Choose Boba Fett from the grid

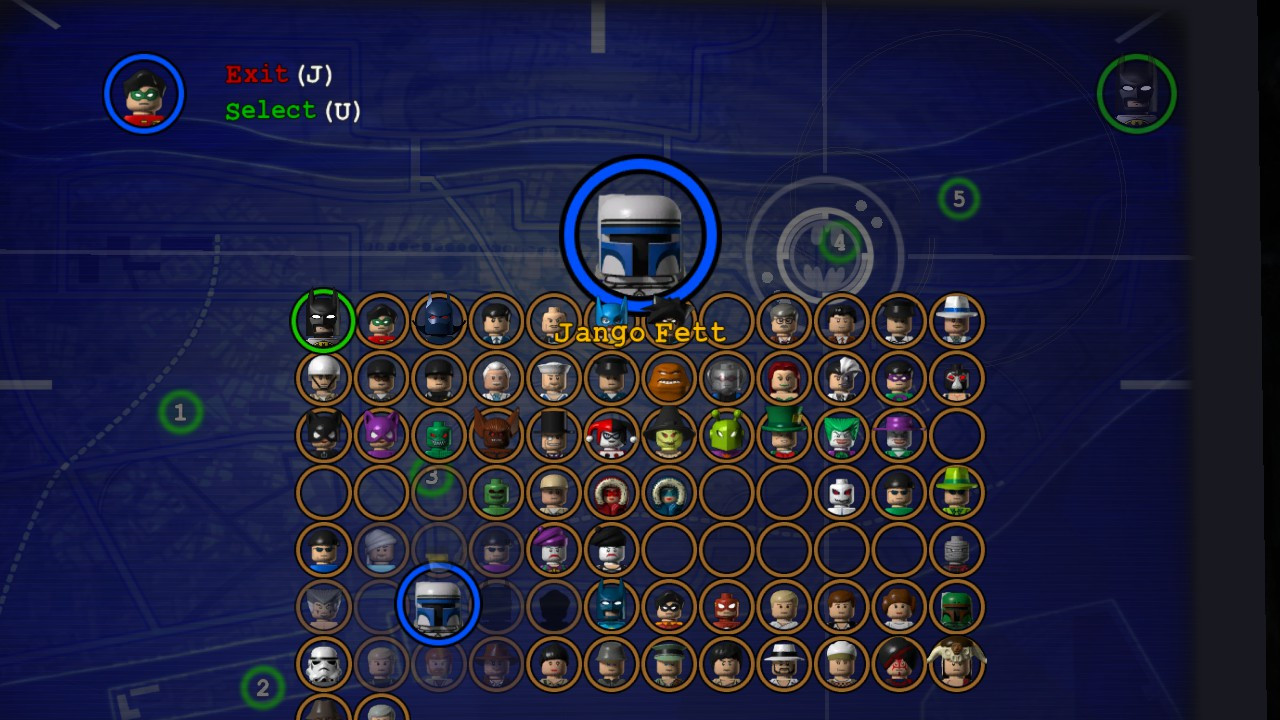click(x=955, y=606)
